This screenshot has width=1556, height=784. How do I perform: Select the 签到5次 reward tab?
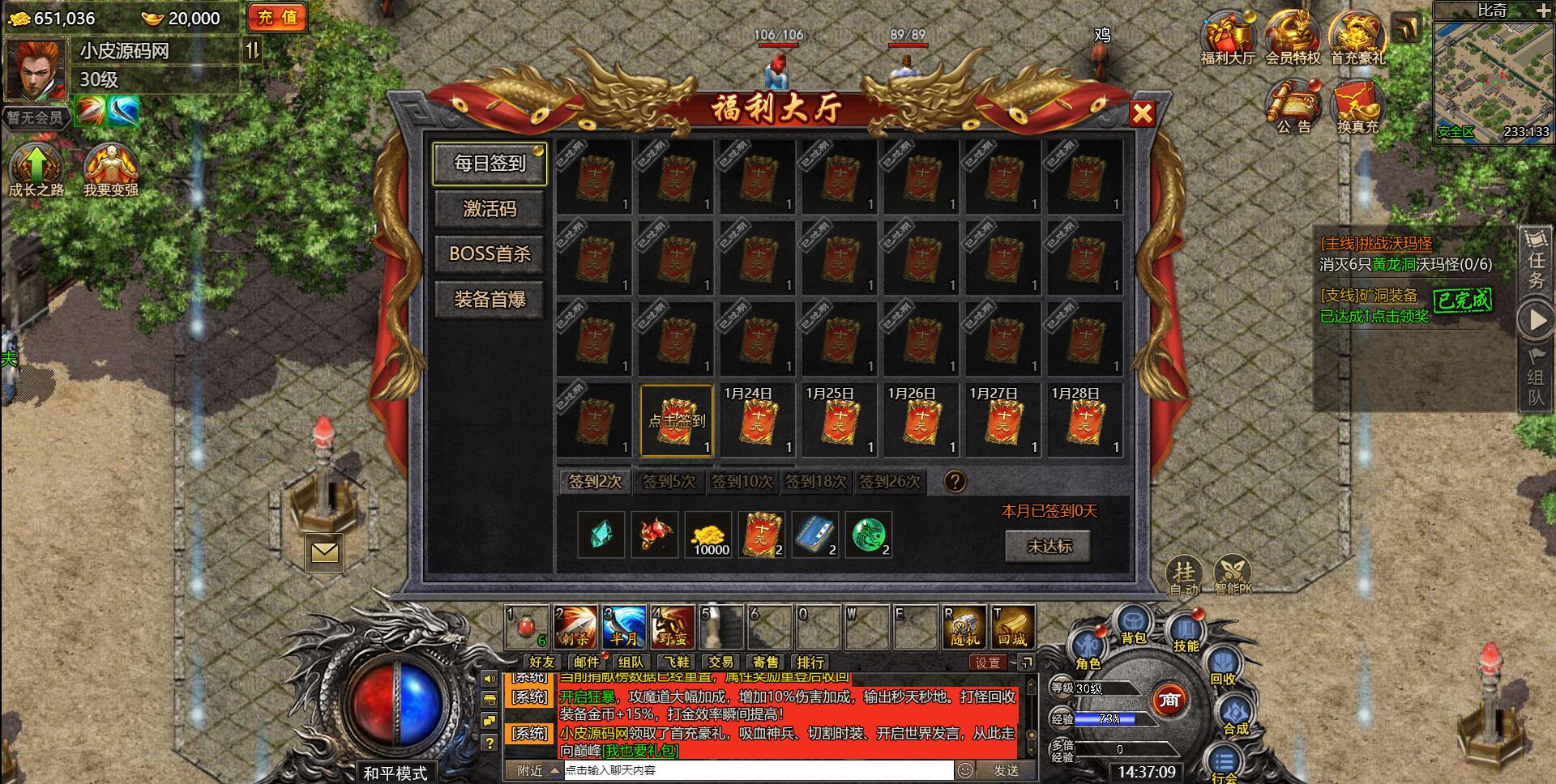pyautogui.click(x=669, y=482)
